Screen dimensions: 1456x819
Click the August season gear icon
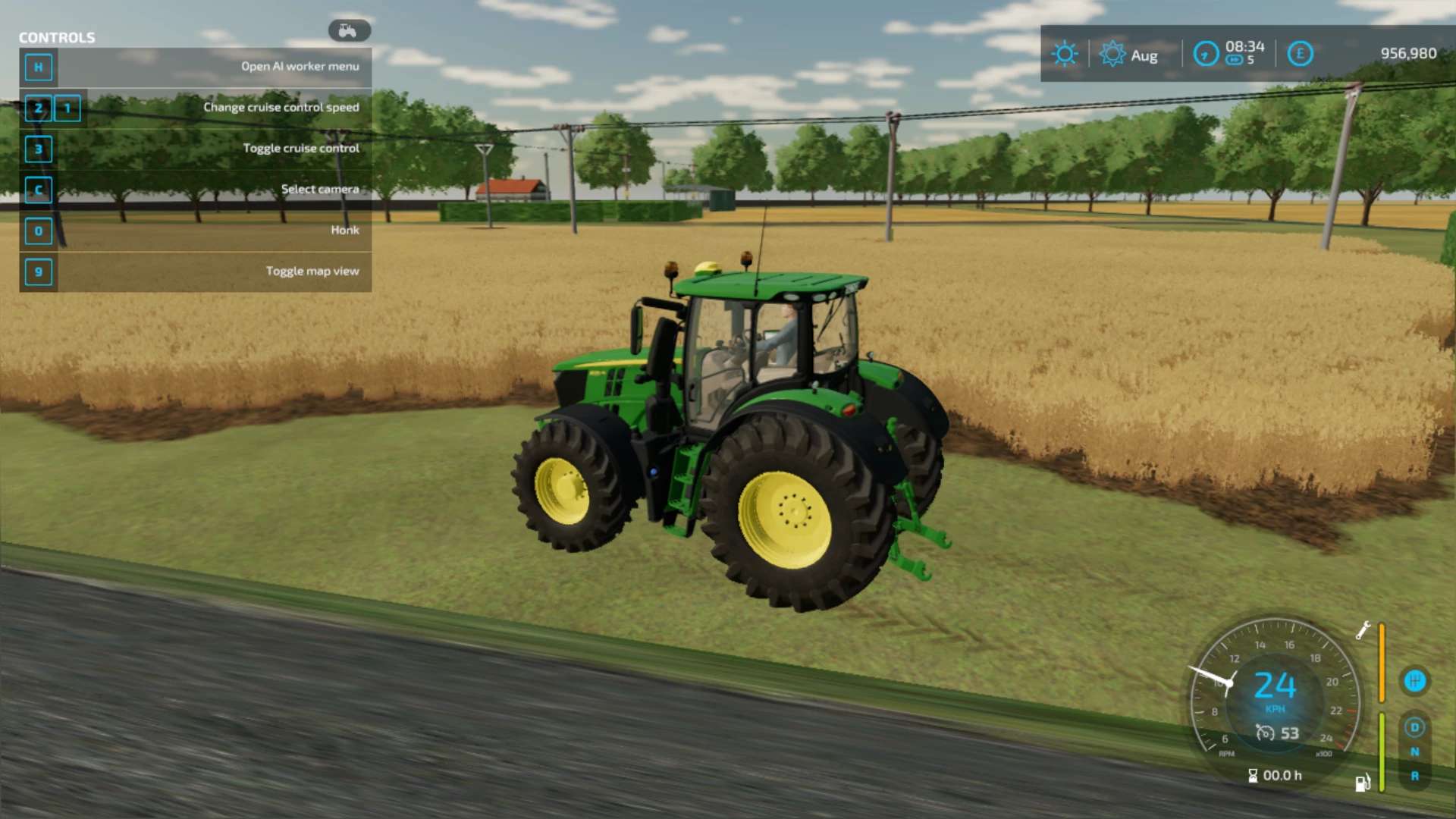(x=1112, y=54)
